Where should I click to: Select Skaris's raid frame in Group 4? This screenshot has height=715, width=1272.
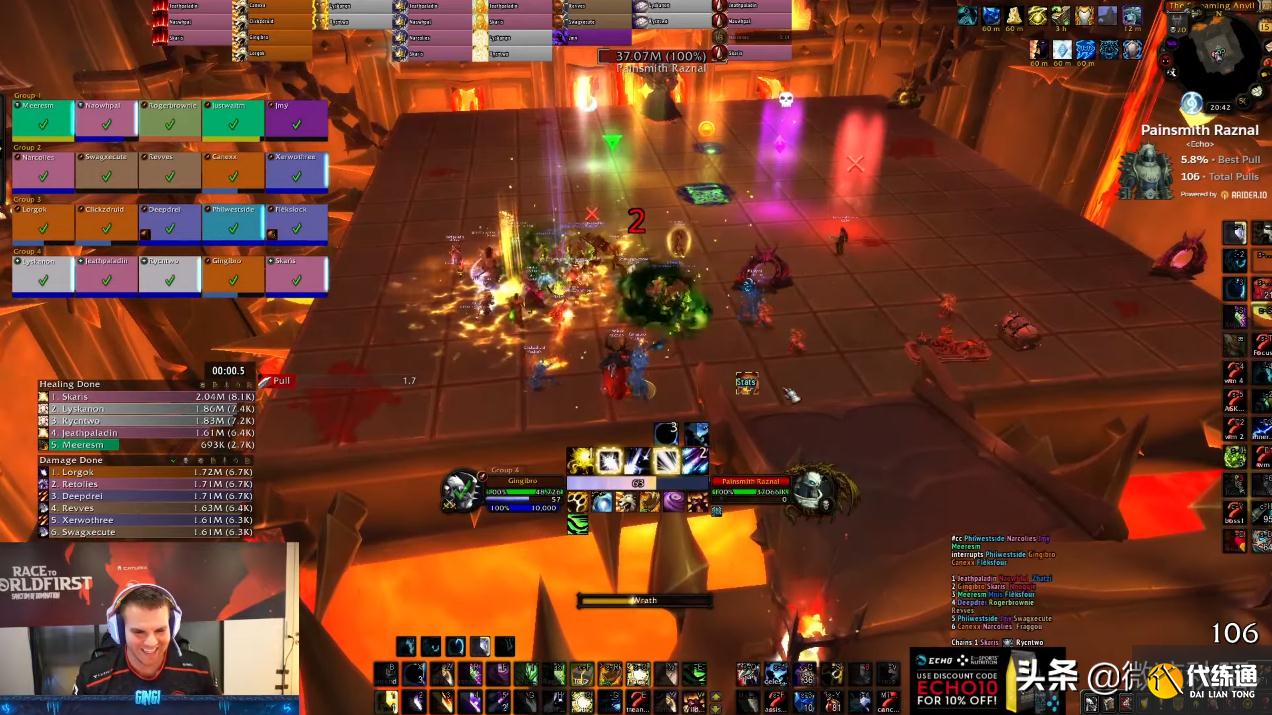click(297, 275)
